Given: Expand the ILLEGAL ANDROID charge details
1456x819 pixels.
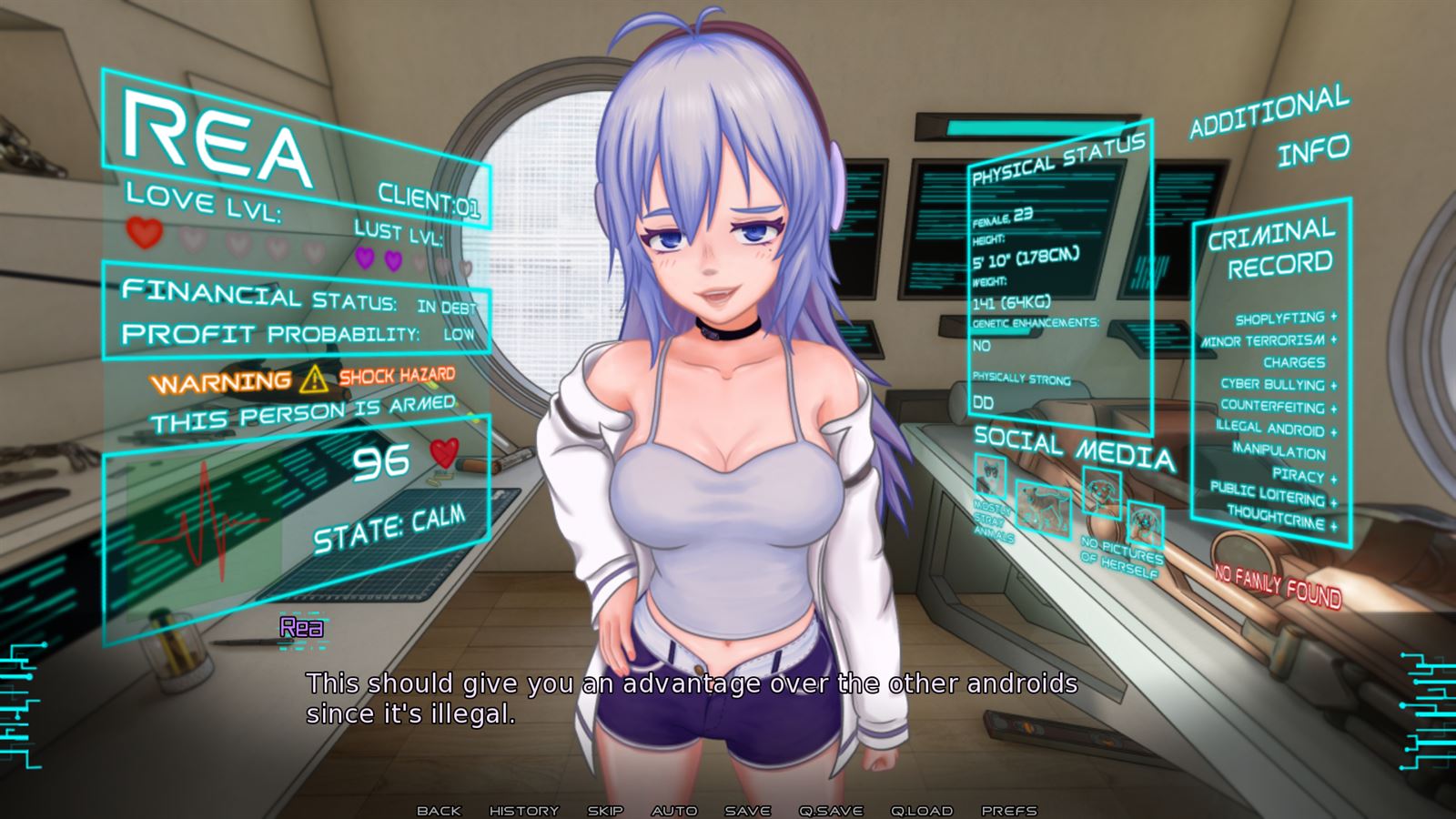Looking at the screenshot, I should 1270,428.
